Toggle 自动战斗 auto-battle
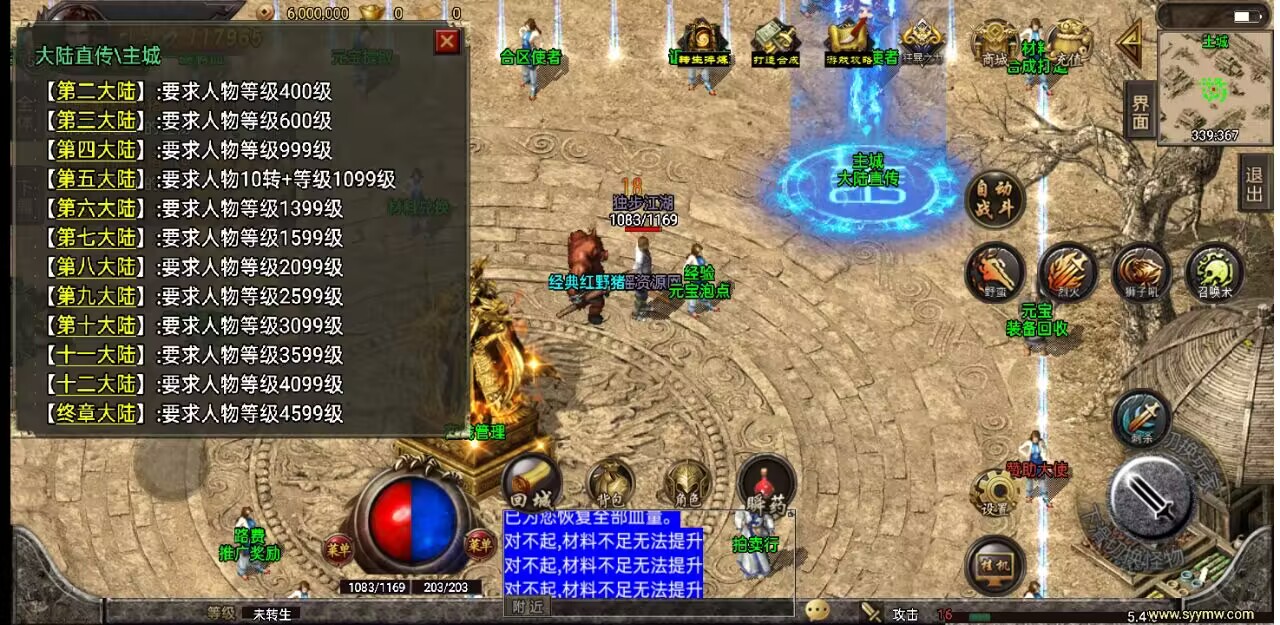1280x625 pixels. pyautogui.click(x=994, y=198)
